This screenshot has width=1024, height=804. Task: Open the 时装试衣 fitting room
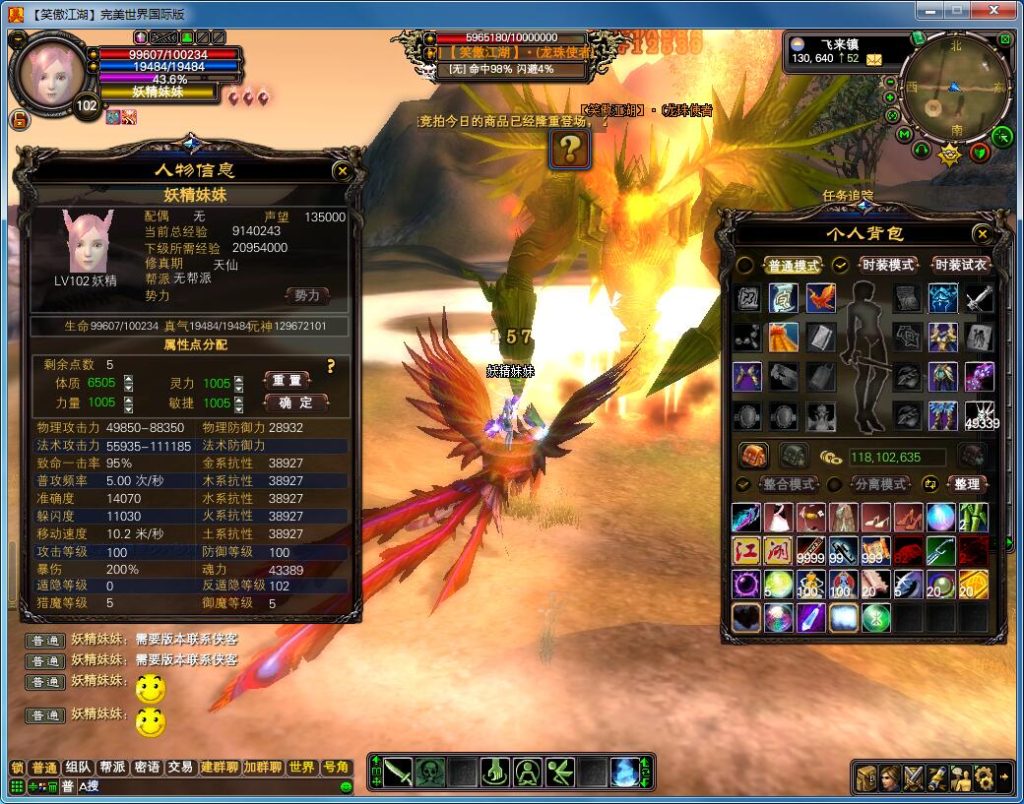coord(961,265)
